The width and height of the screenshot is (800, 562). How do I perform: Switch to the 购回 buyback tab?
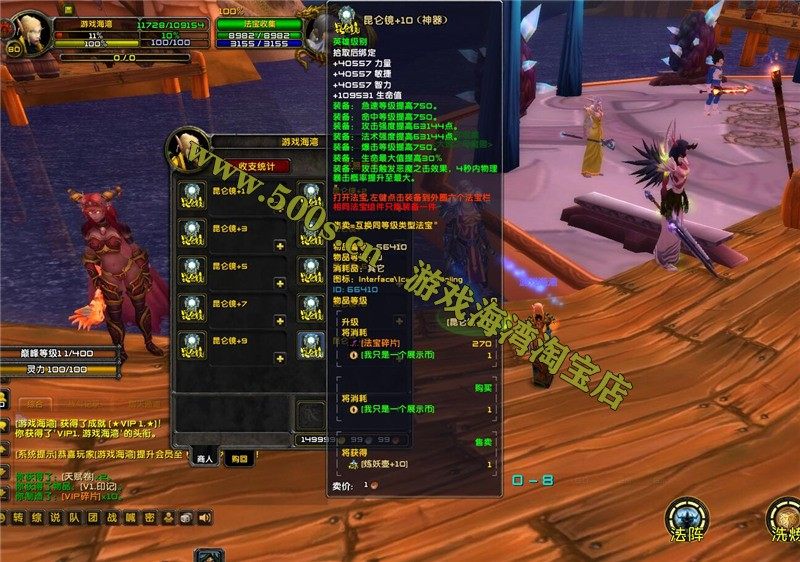point(236,458)
